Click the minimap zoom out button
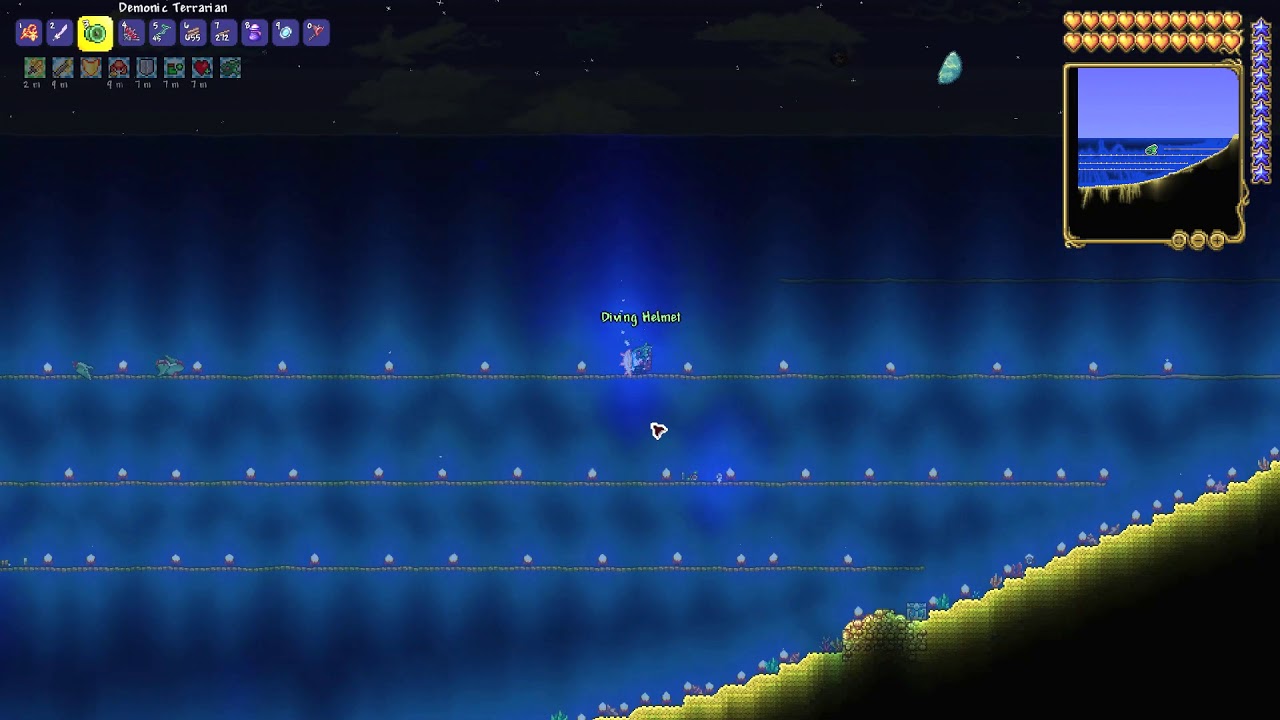 click(x=1199, y=240)
